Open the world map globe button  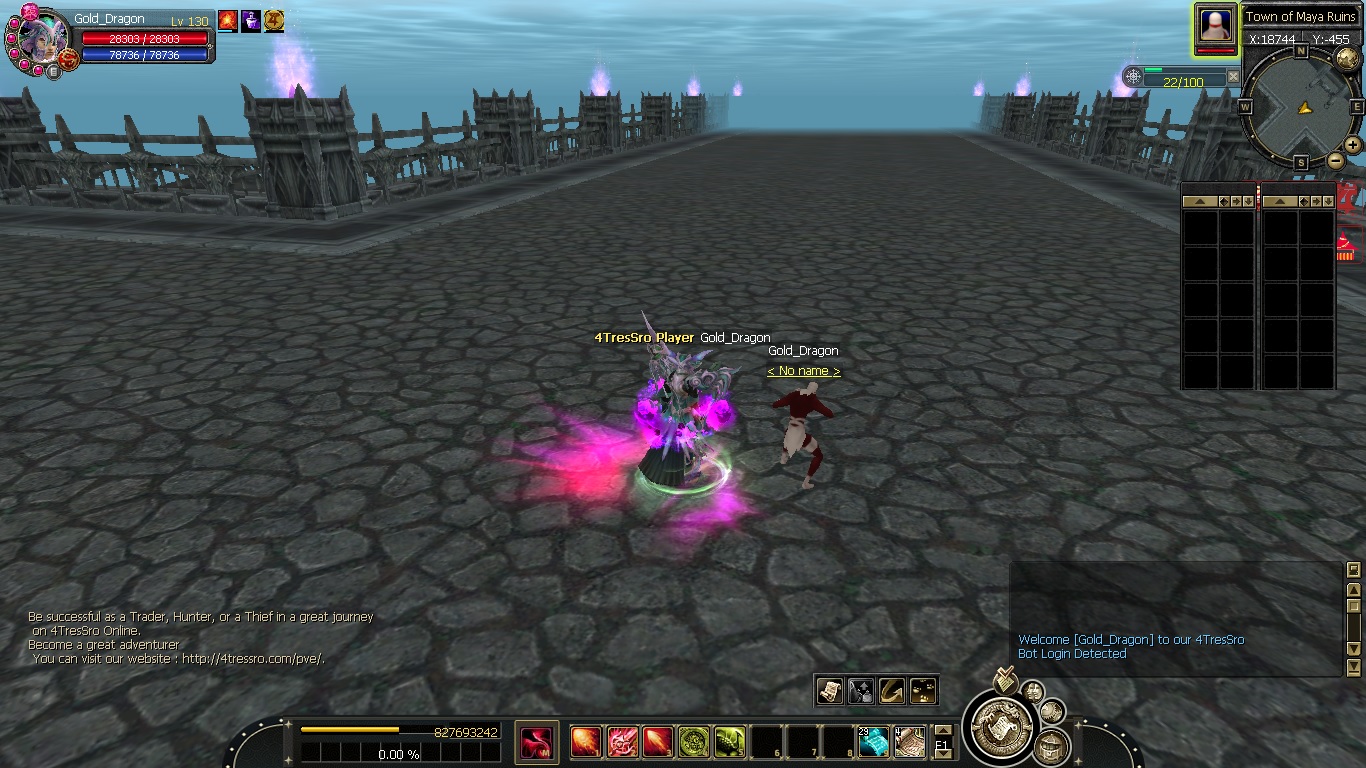pos(1346,58)
